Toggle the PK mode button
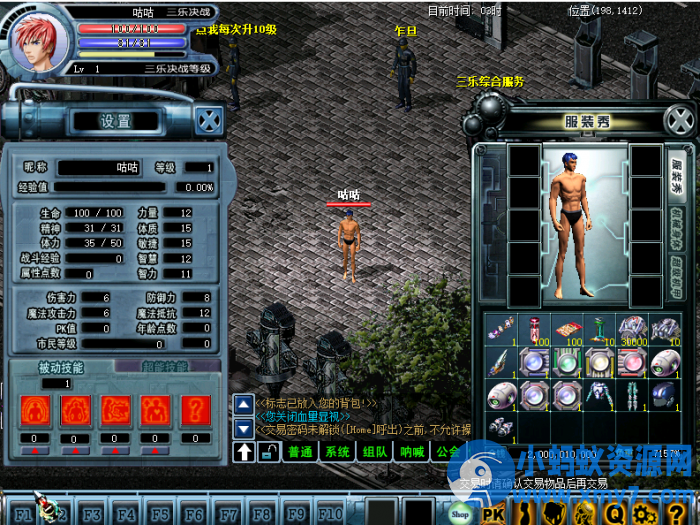This screenshot has height=525, width=700. click(x=492, y=513)
